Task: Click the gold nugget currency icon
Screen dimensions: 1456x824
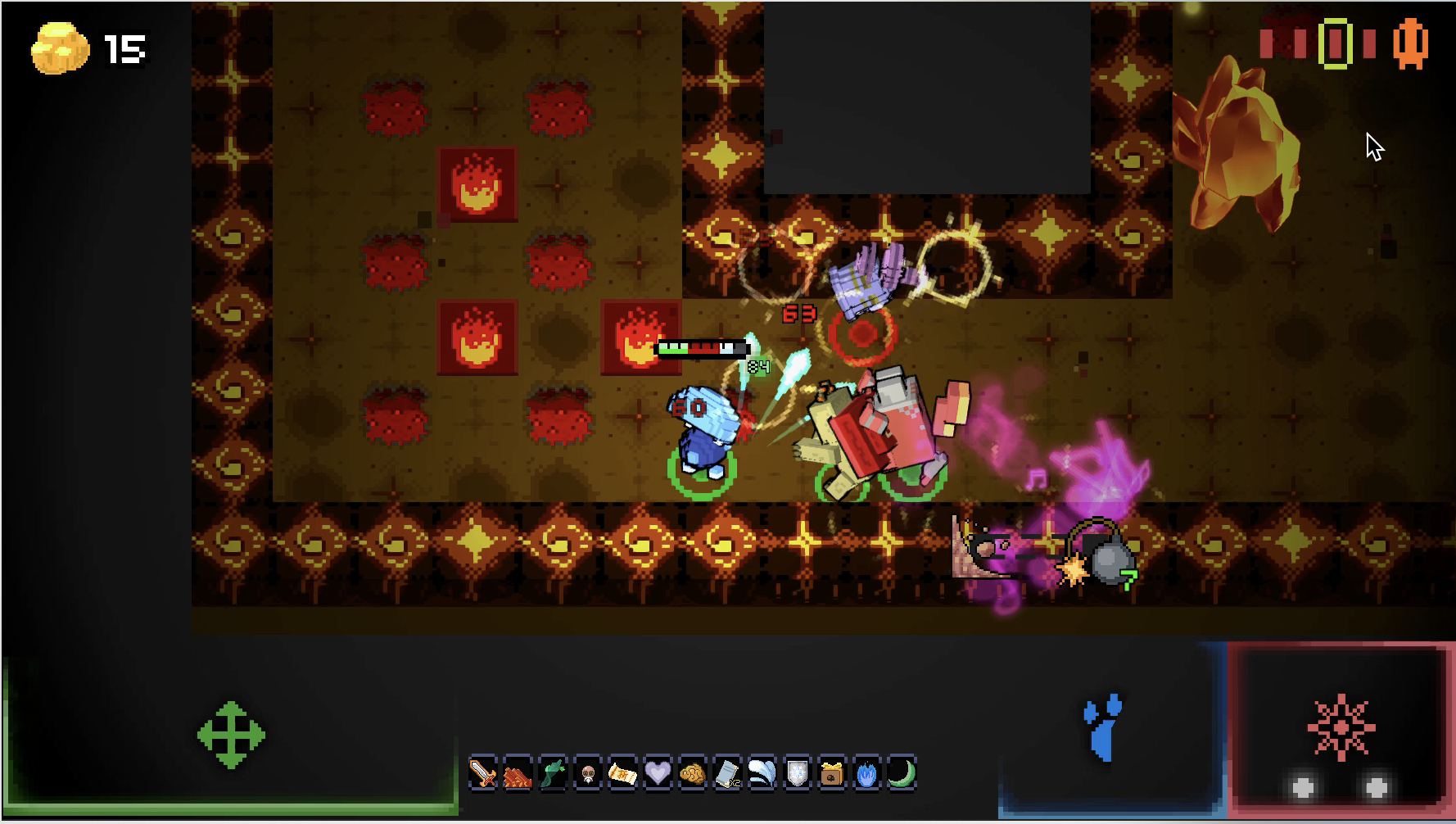Action: pyautogui.click(x=60, y=48)
